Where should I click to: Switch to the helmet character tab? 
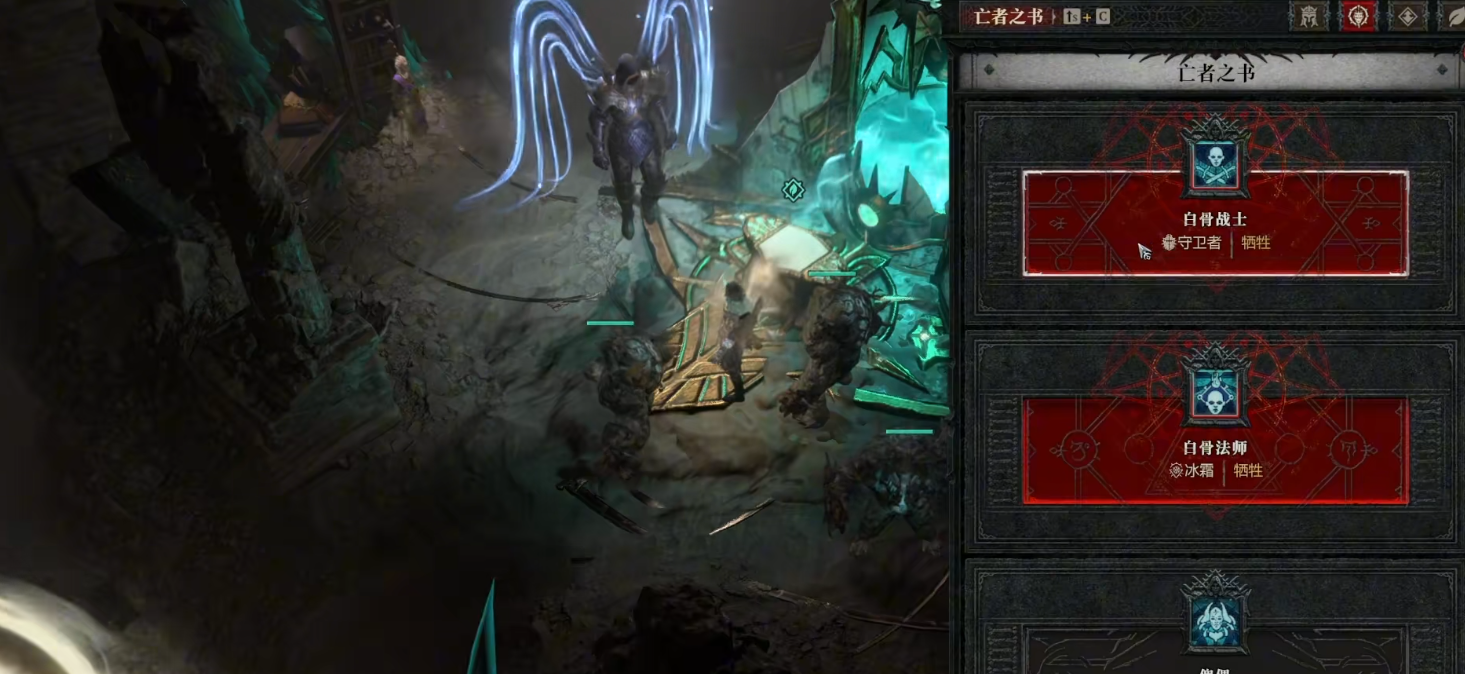point(1308,16)
